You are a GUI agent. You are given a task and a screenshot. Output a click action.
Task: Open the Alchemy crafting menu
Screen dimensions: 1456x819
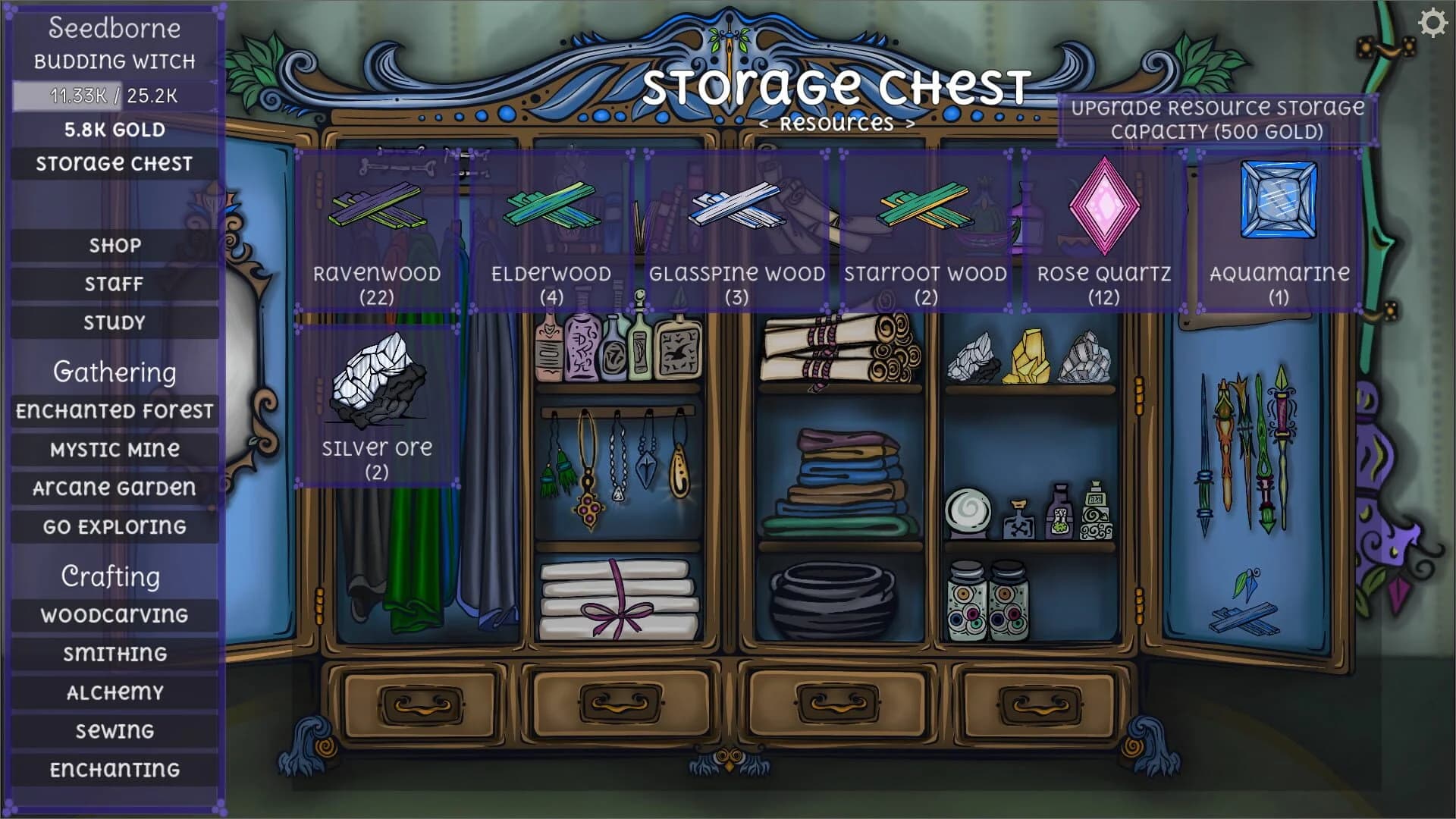click(x=114, y=692)
